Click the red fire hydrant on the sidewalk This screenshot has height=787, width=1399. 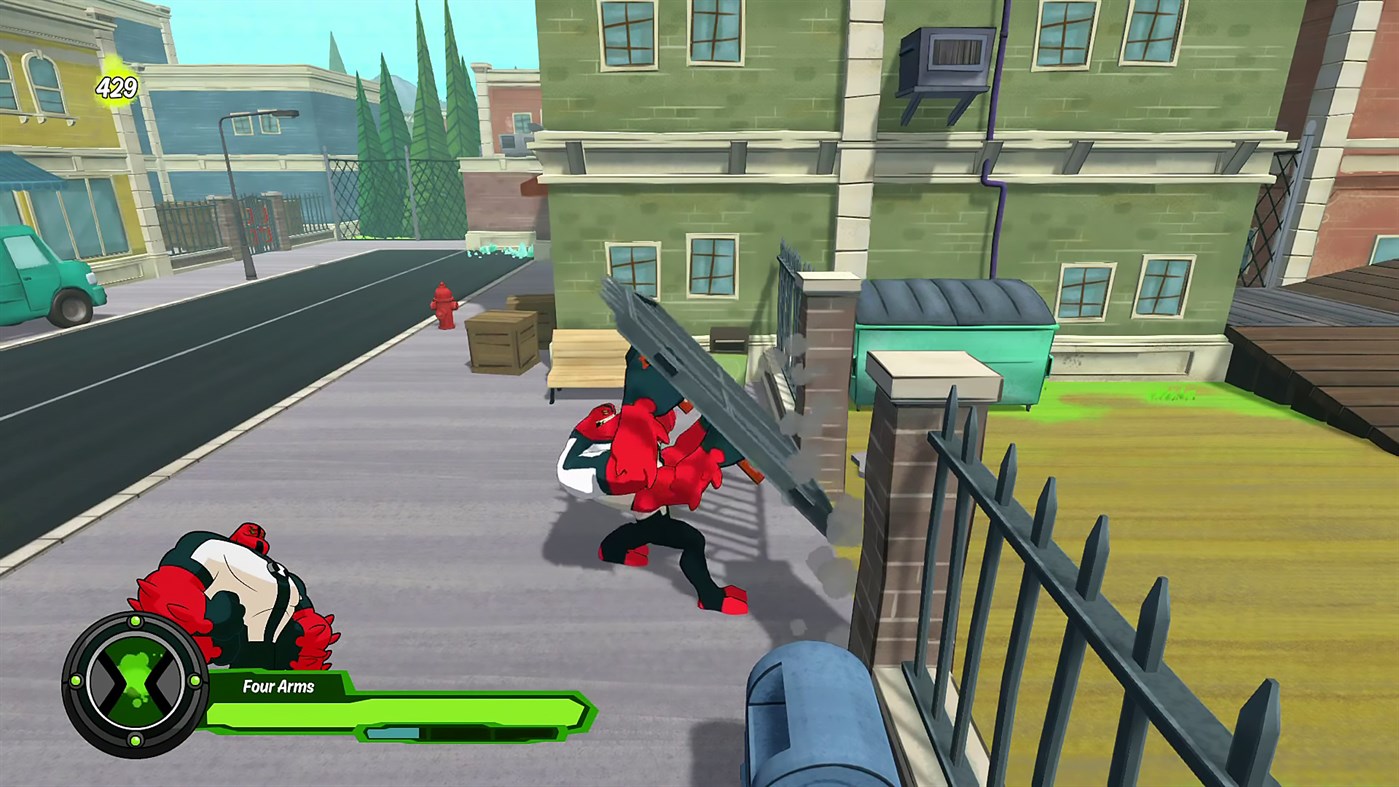click(443, 307)
